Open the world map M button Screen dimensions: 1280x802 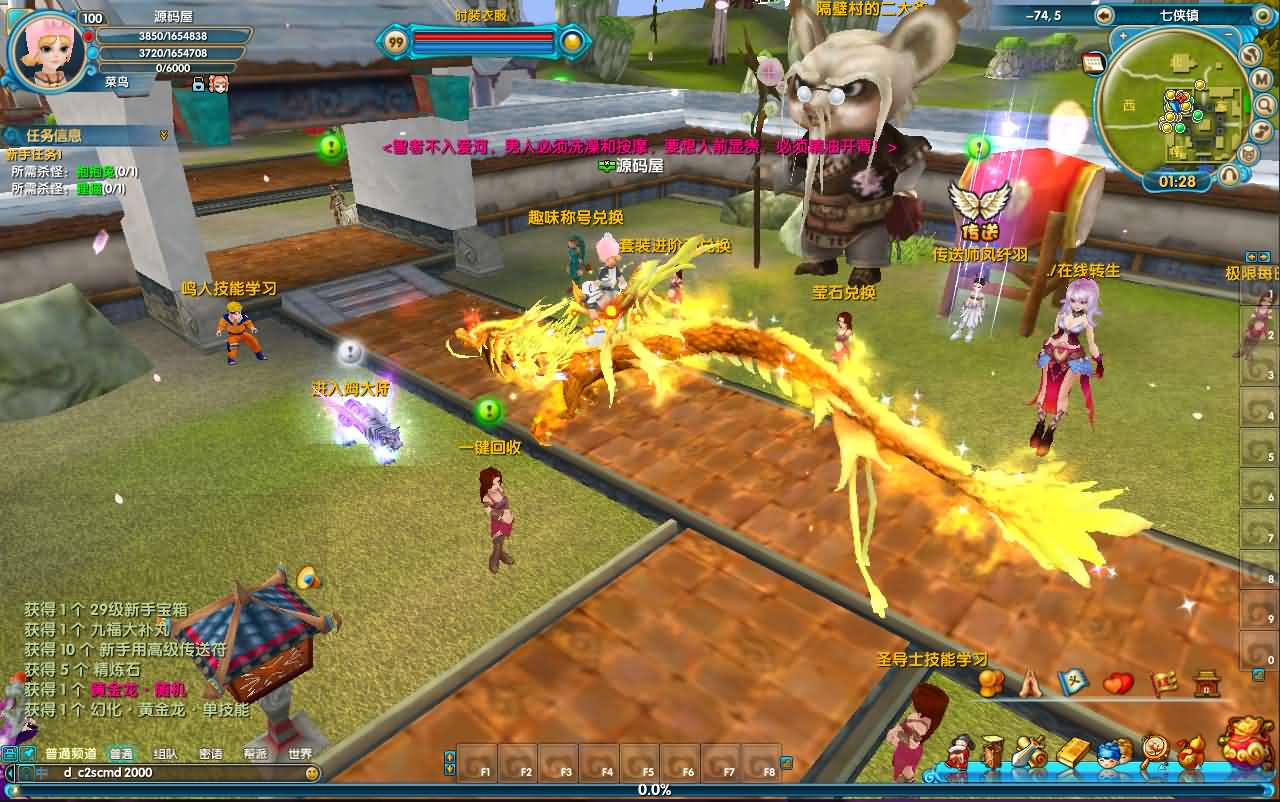coord(1261,81)
